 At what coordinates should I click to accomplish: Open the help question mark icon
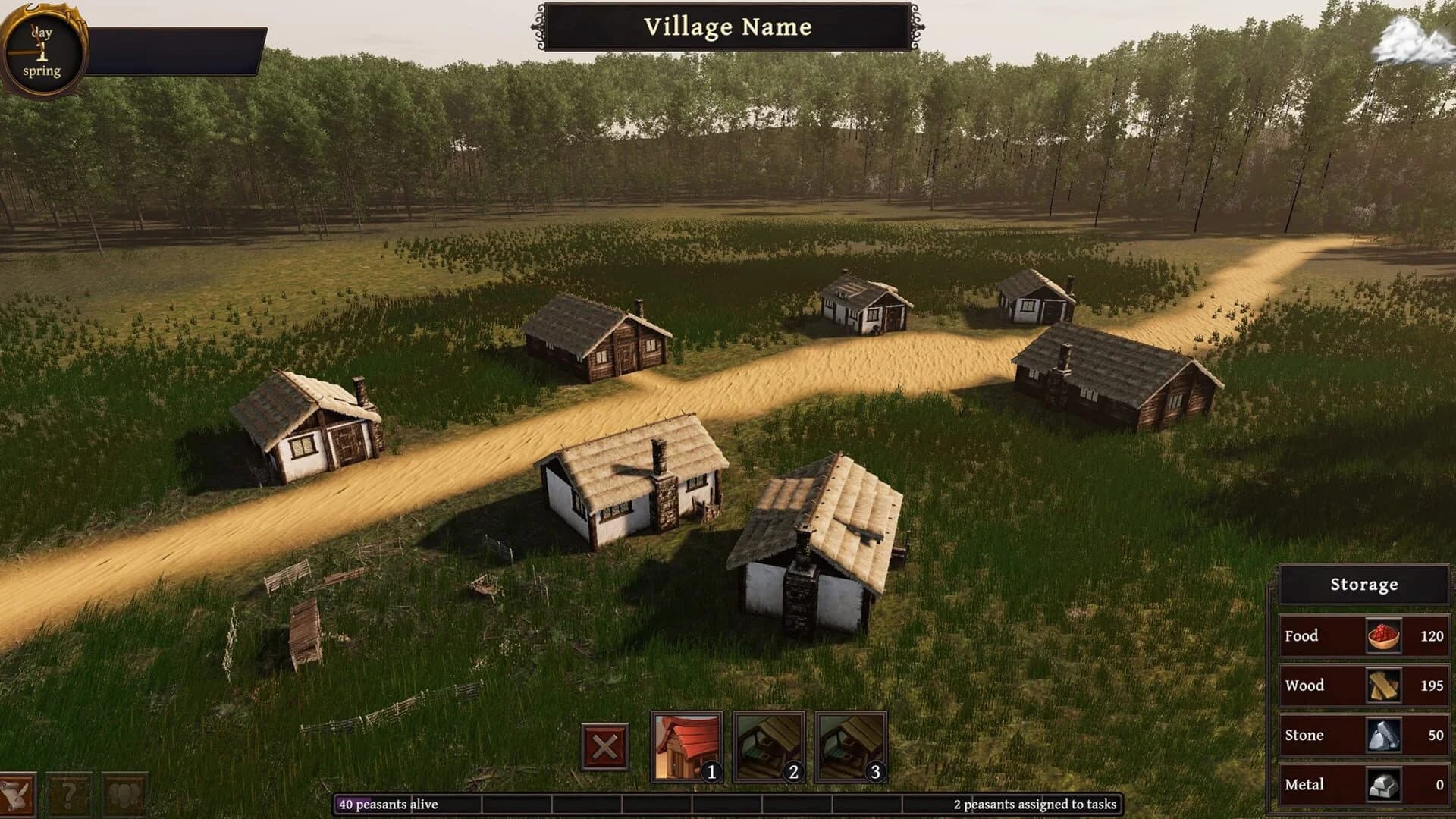click(x=69, y=795)
